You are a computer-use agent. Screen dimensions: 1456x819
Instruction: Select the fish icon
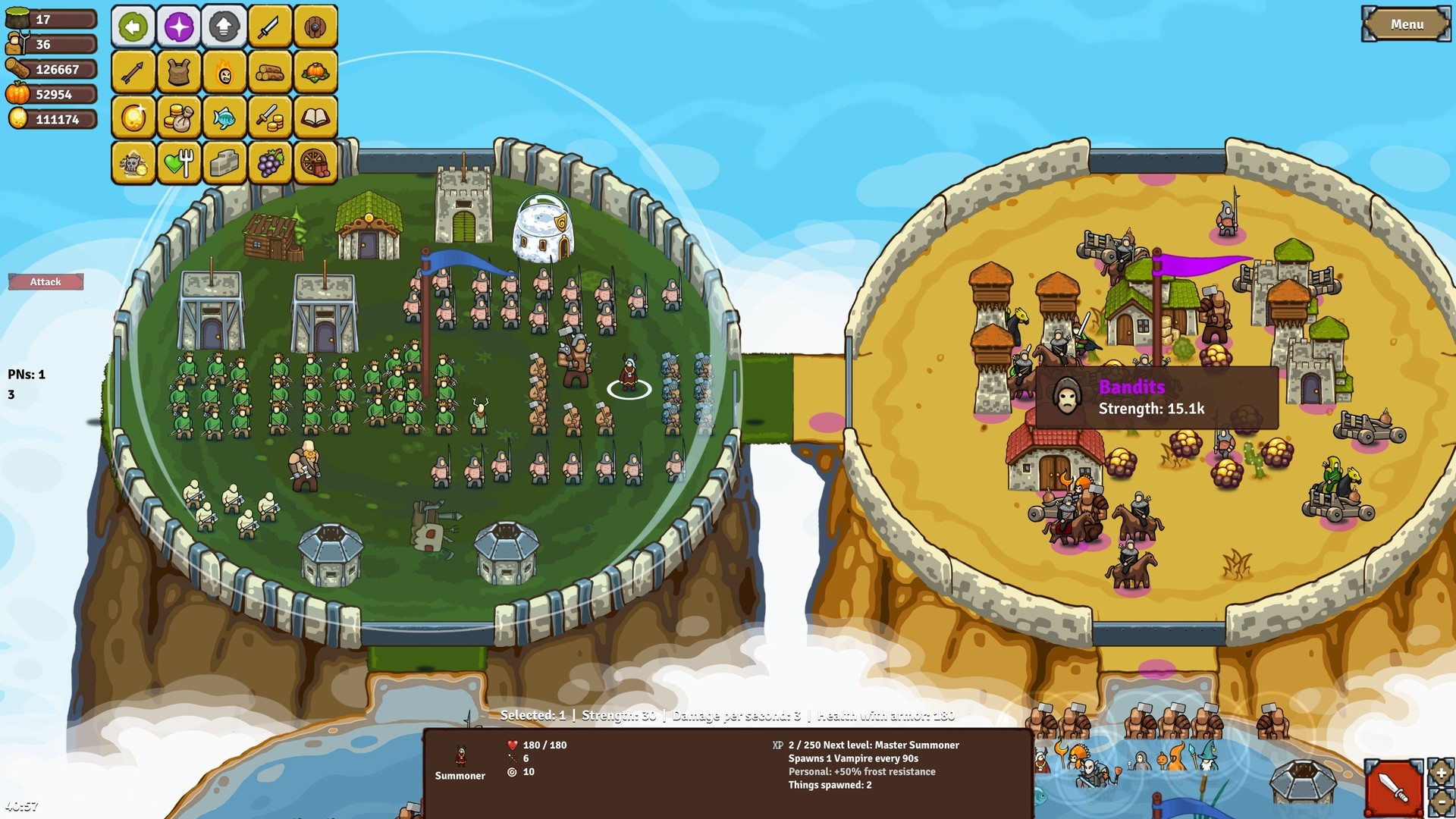point(224,118)
